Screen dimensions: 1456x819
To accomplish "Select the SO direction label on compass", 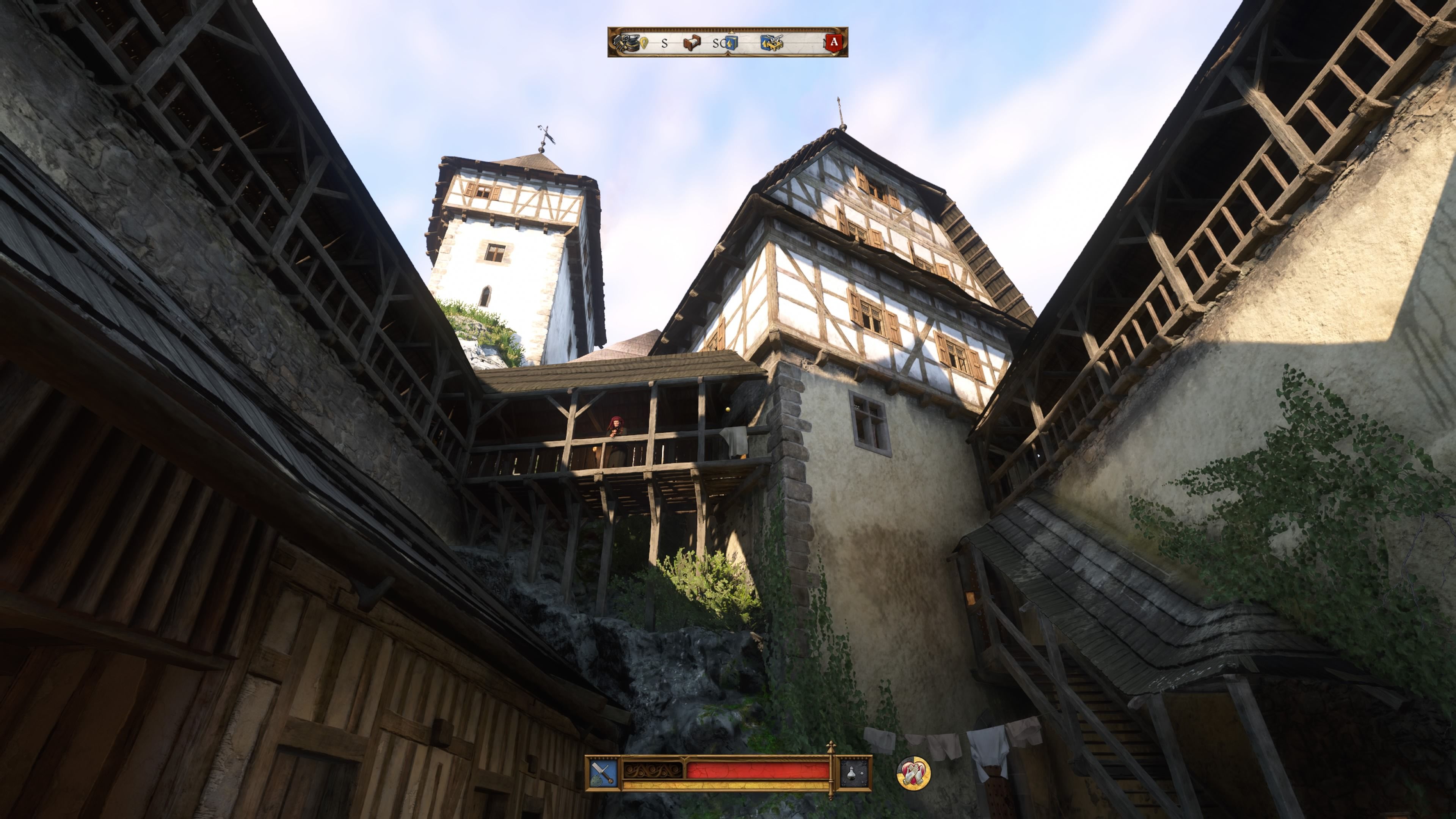I will point(719,44).
